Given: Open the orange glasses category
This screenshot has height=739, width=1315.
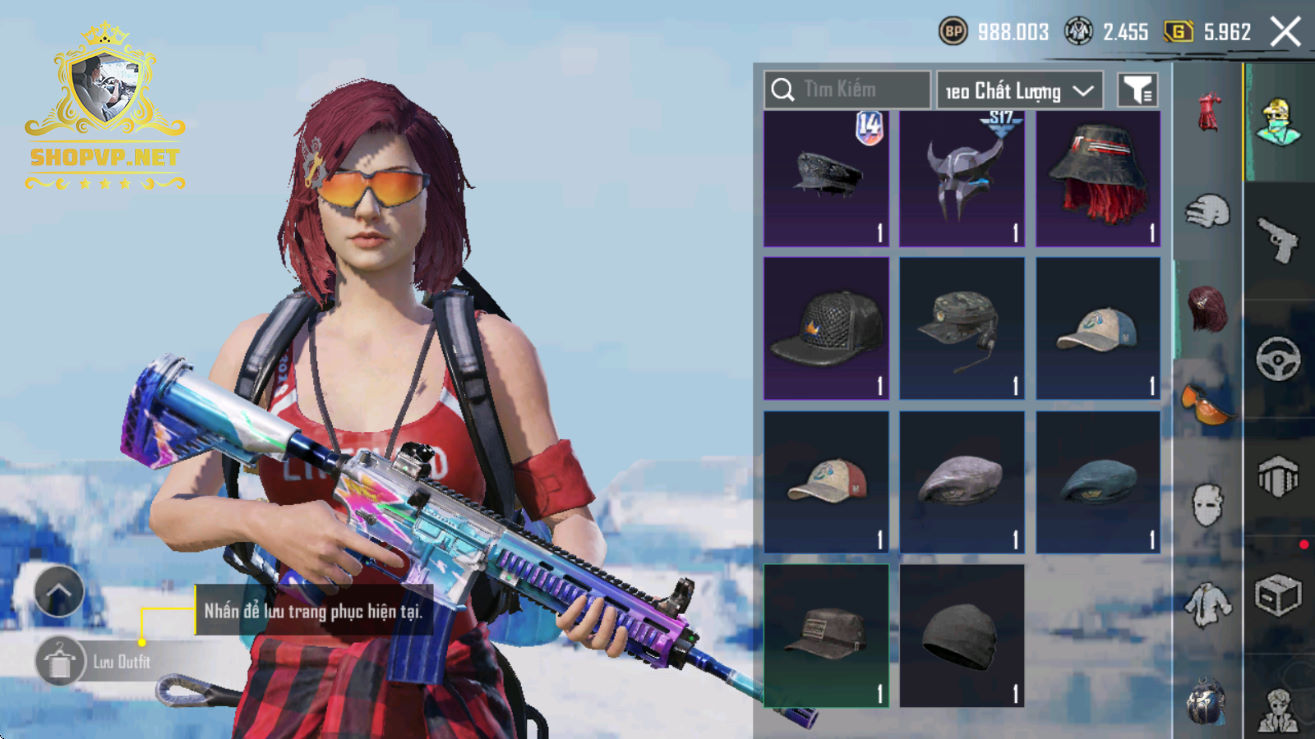Looking at the screenshot, I should tap(1208, 403).
